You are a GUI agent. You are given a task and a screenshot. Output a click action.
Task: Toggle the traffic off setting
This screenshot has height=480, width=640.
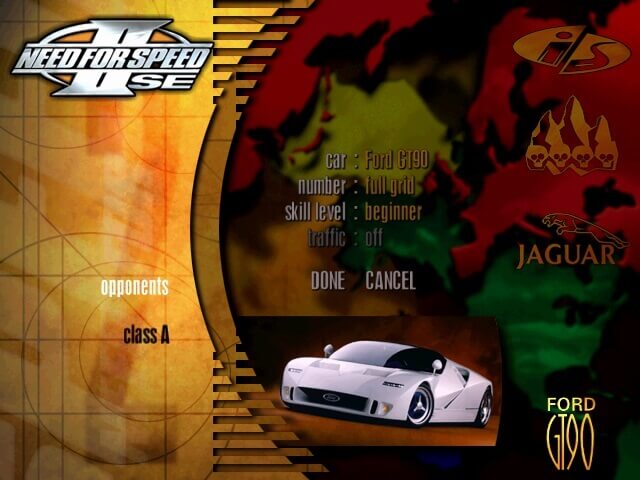click(371, 238)
